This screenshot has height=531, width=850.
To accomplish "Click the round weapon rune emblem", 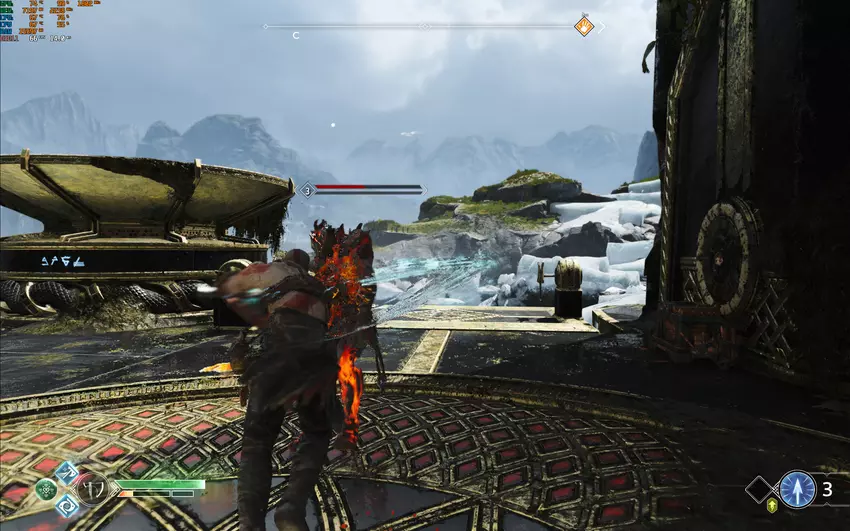I will coord(92,491).
